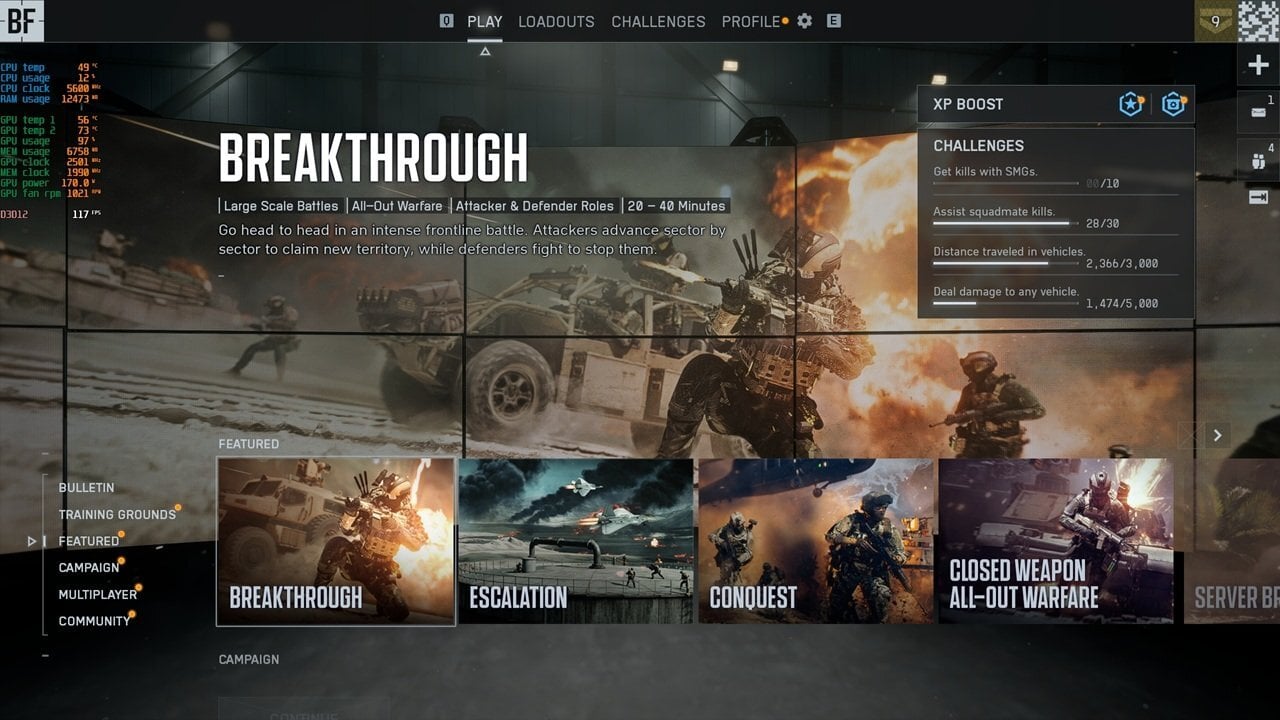Go to Training Grounds
This screenshot has height=720, width=1280.
(117, 515)
